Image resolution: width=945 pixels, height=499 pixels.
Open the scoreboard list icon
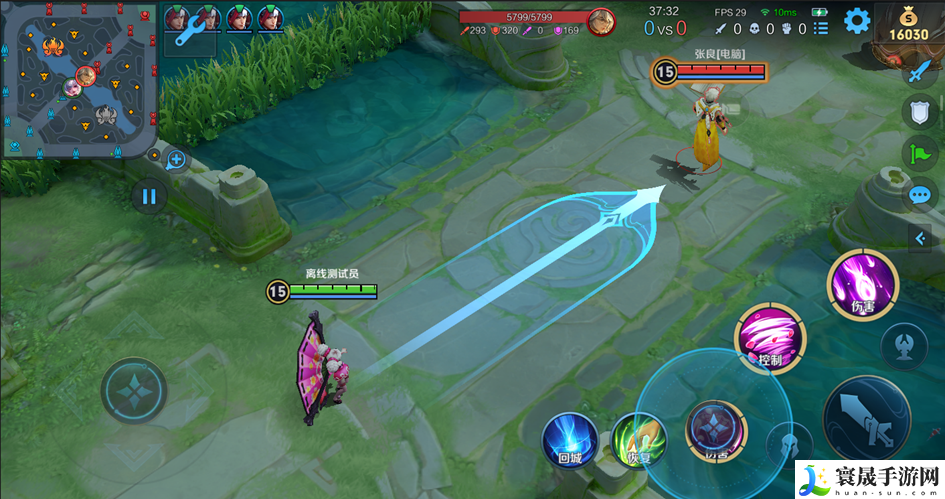[x=821, y=30]
